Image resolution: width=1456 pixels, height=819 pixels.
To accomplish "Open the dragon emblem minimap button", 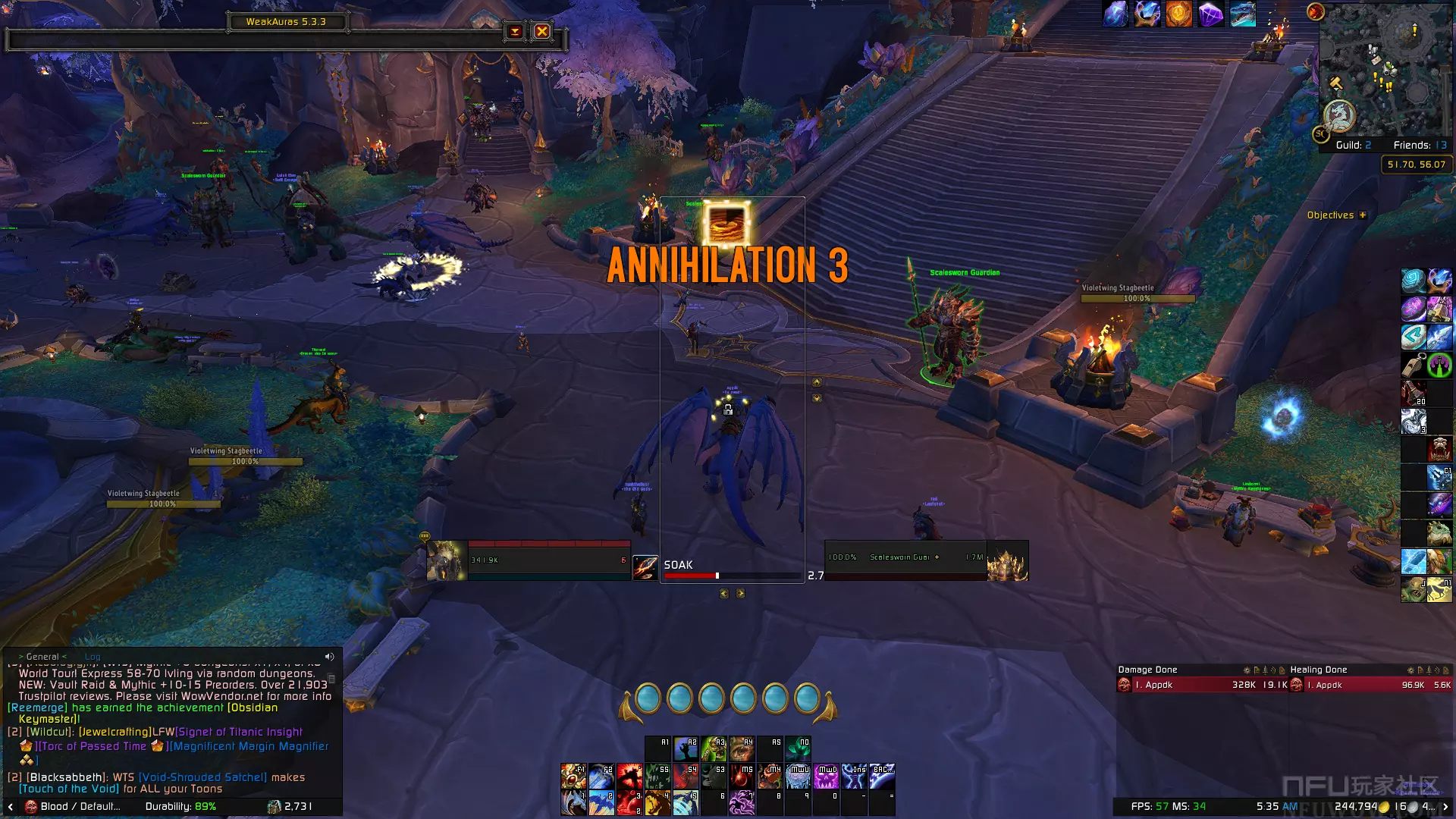I will point(1339,115).
